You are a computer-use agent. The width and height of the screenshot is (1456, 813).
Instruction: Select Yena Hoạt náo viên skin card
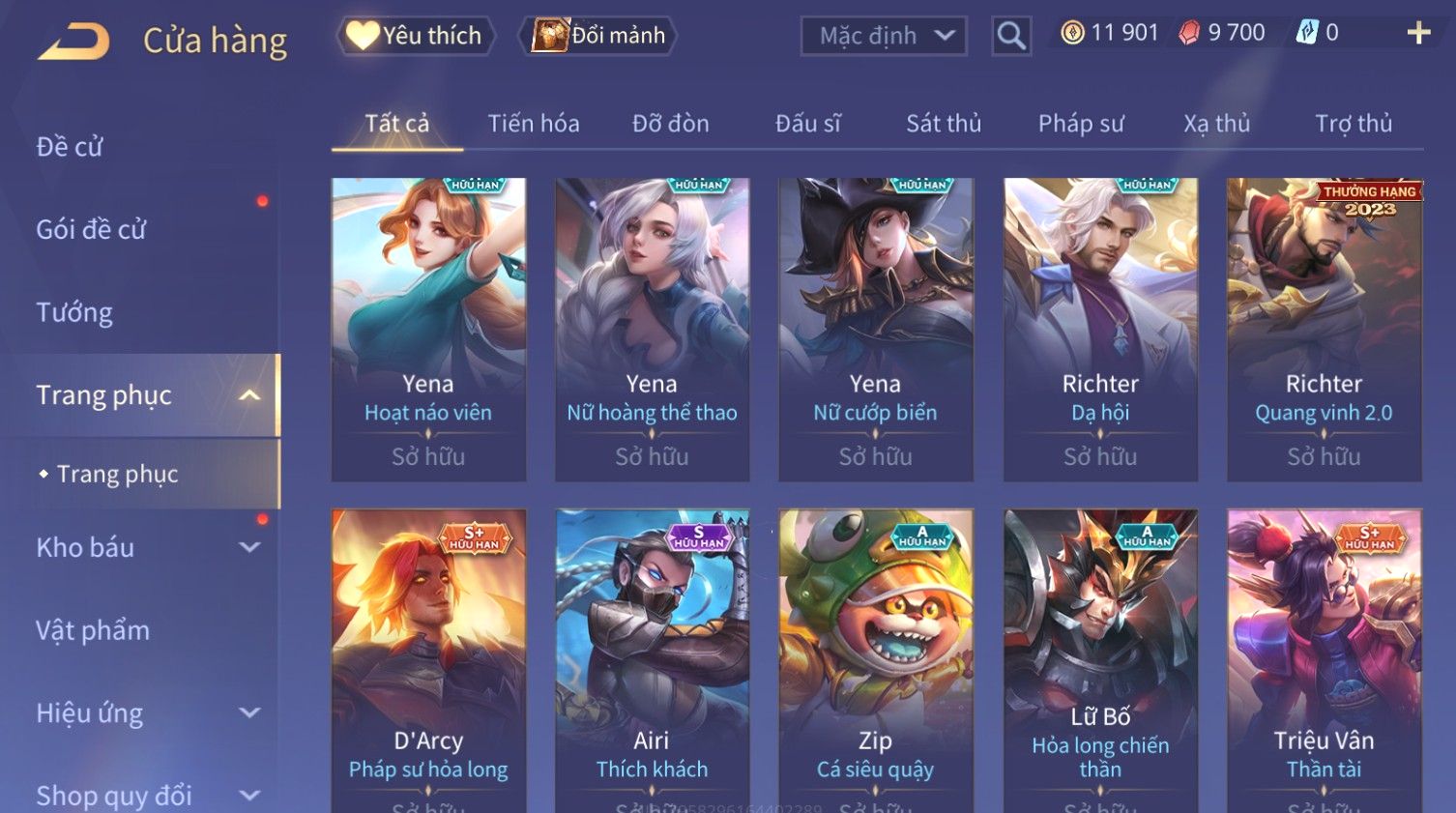[428, 329]
